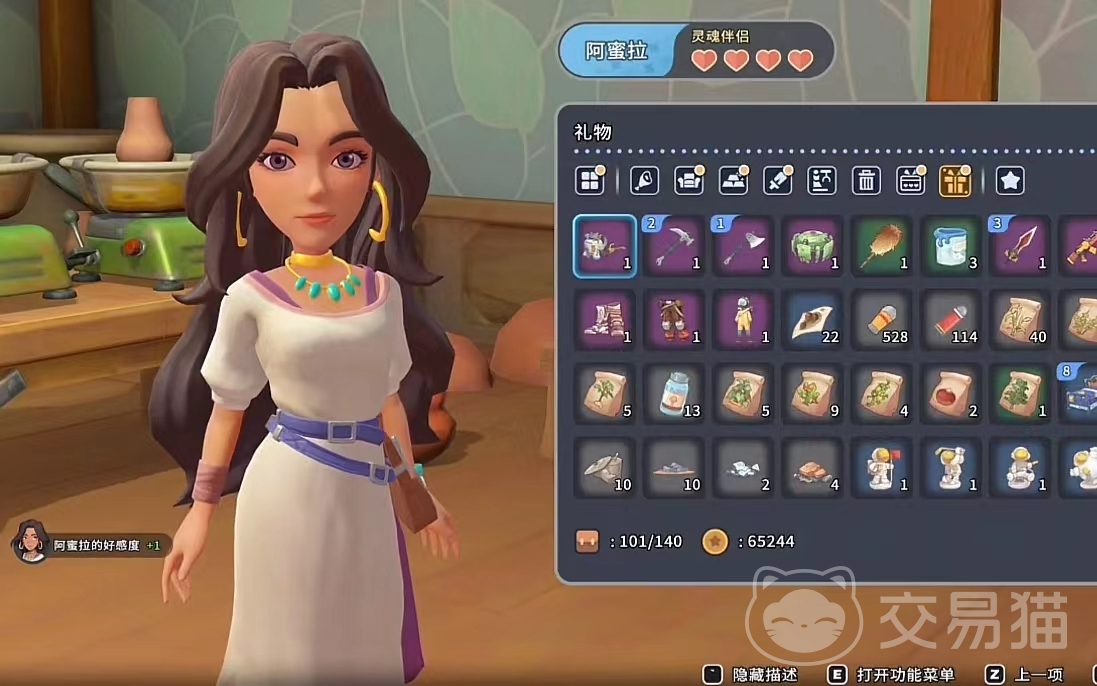Image resolution: width=1097 pixels, height=686 pixels.
Task: Select the all-items grid category tab
Action: pyautogui.click(x=589, y=181)
